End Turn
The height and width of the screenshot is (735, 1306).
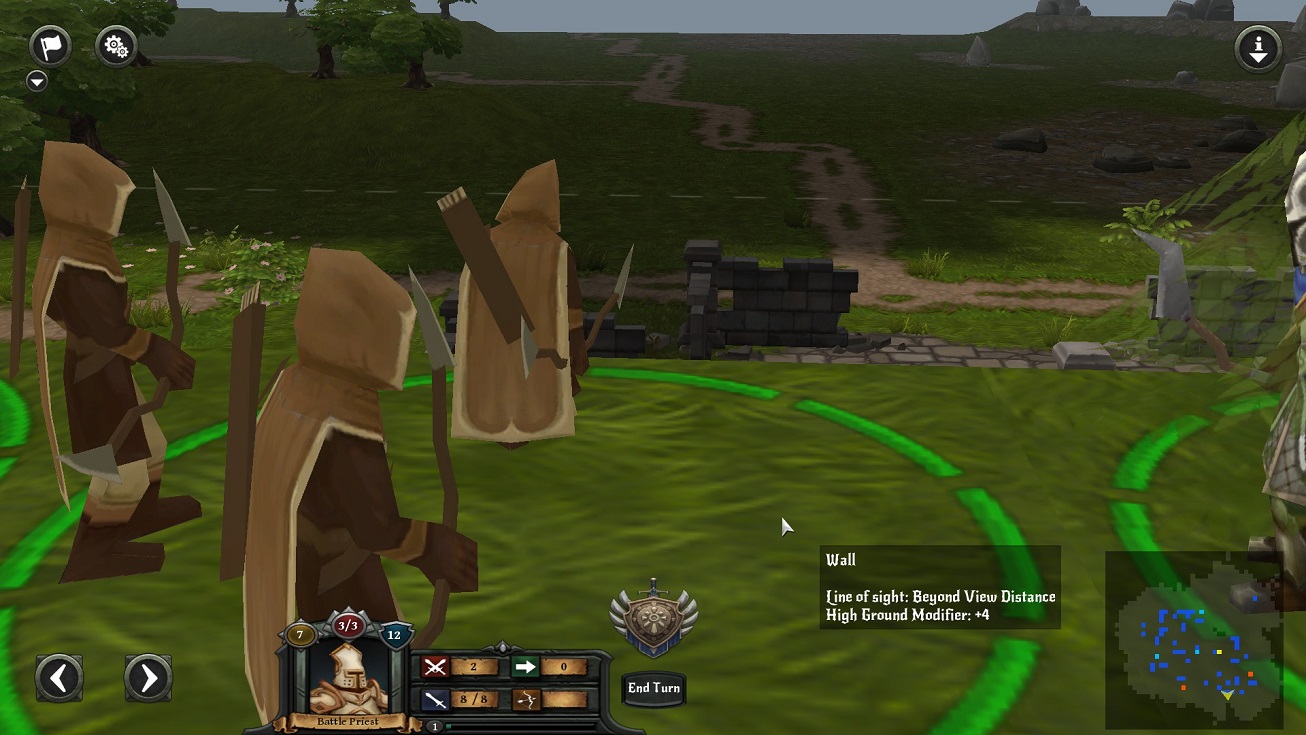[x=653, y=688]
